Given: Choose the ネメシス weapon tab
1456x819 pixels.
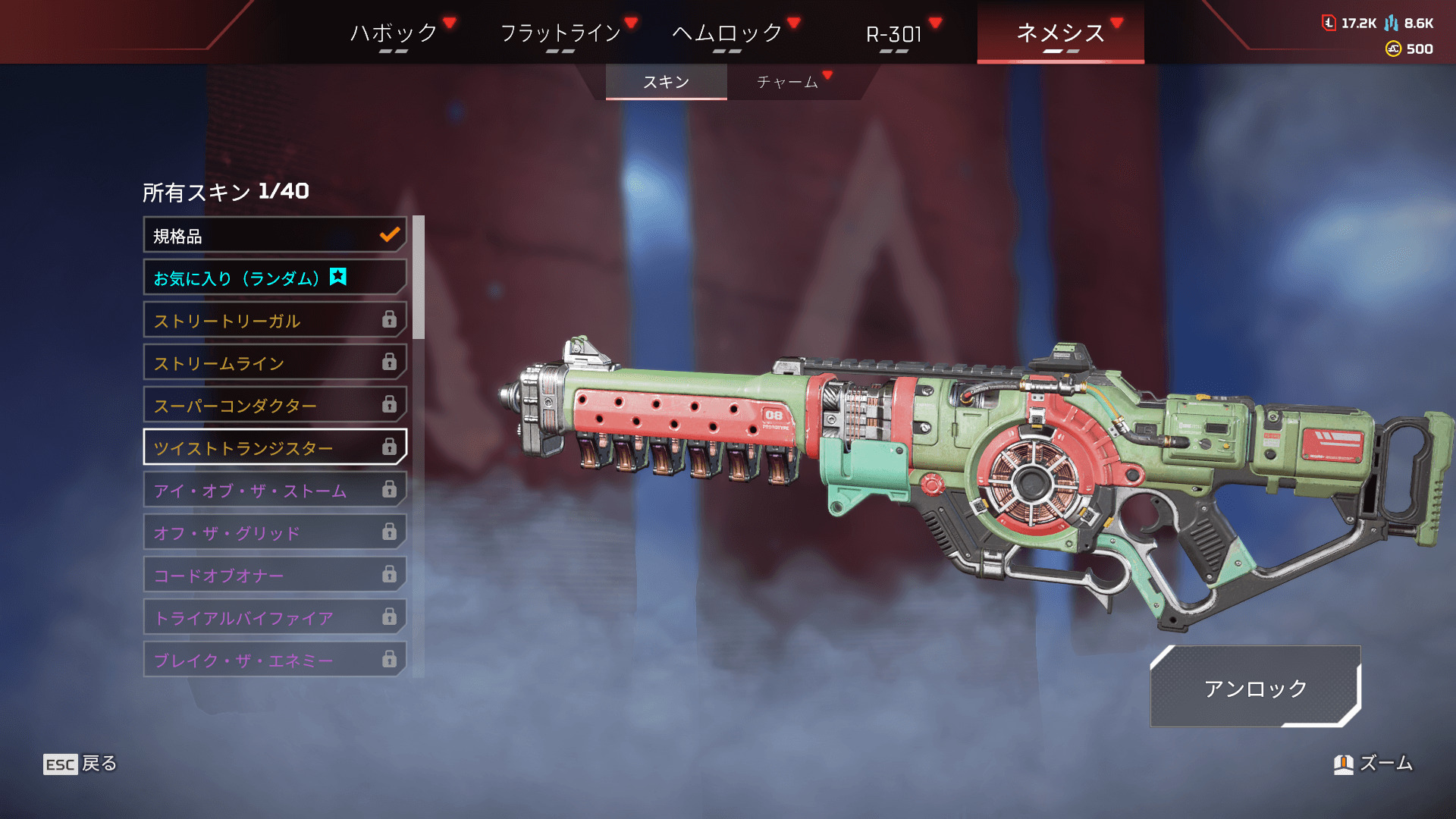Looking at the screenshot, I should coord(1060,33).
